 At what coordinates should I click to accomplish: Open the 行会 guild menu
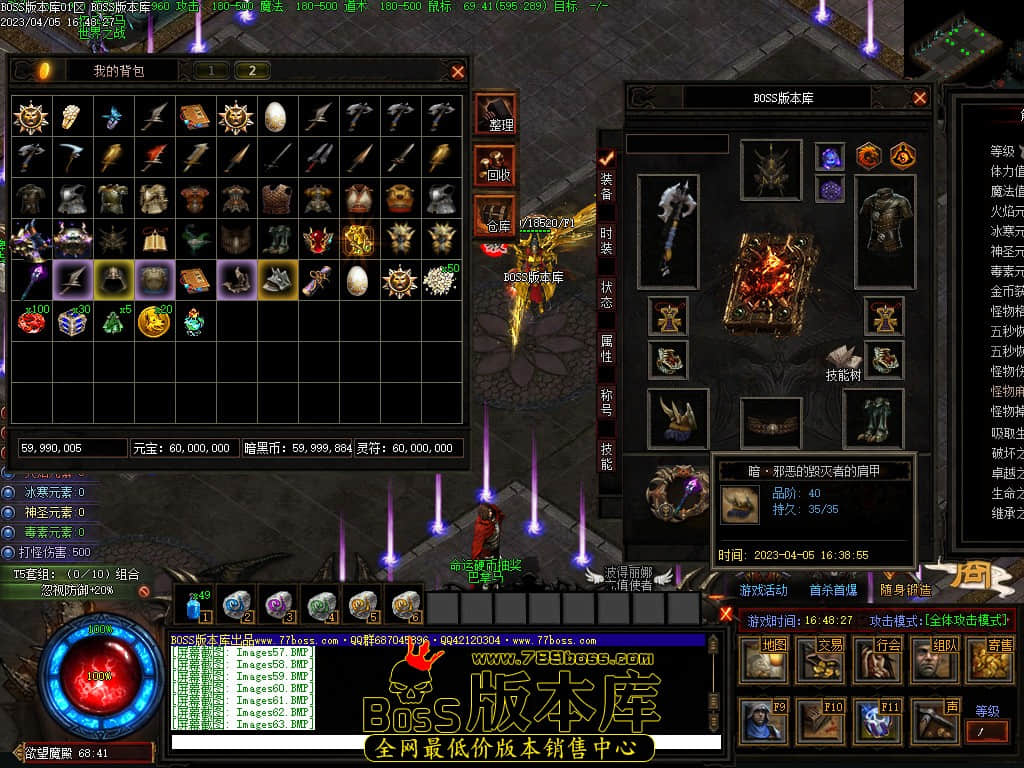click(877, 660)
